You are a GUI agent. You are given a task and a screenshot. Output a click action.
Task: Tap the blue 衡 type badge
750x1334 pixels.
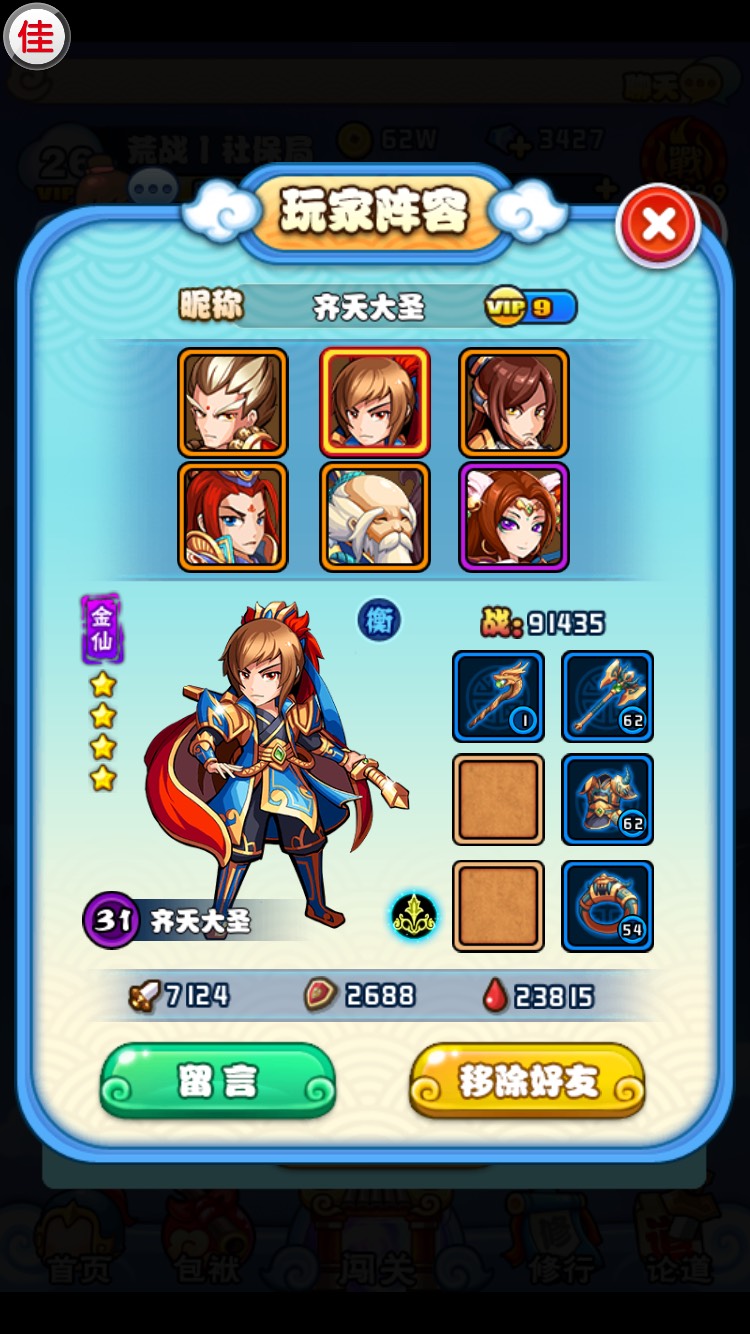(x=378, y=621)
